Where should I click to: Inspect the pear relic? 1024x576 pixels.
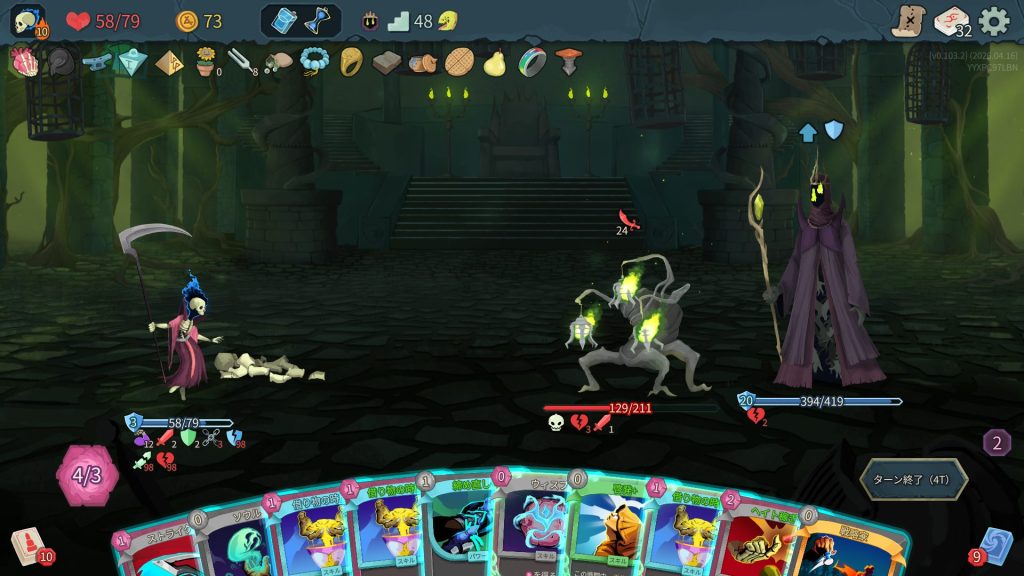(494, 62)
